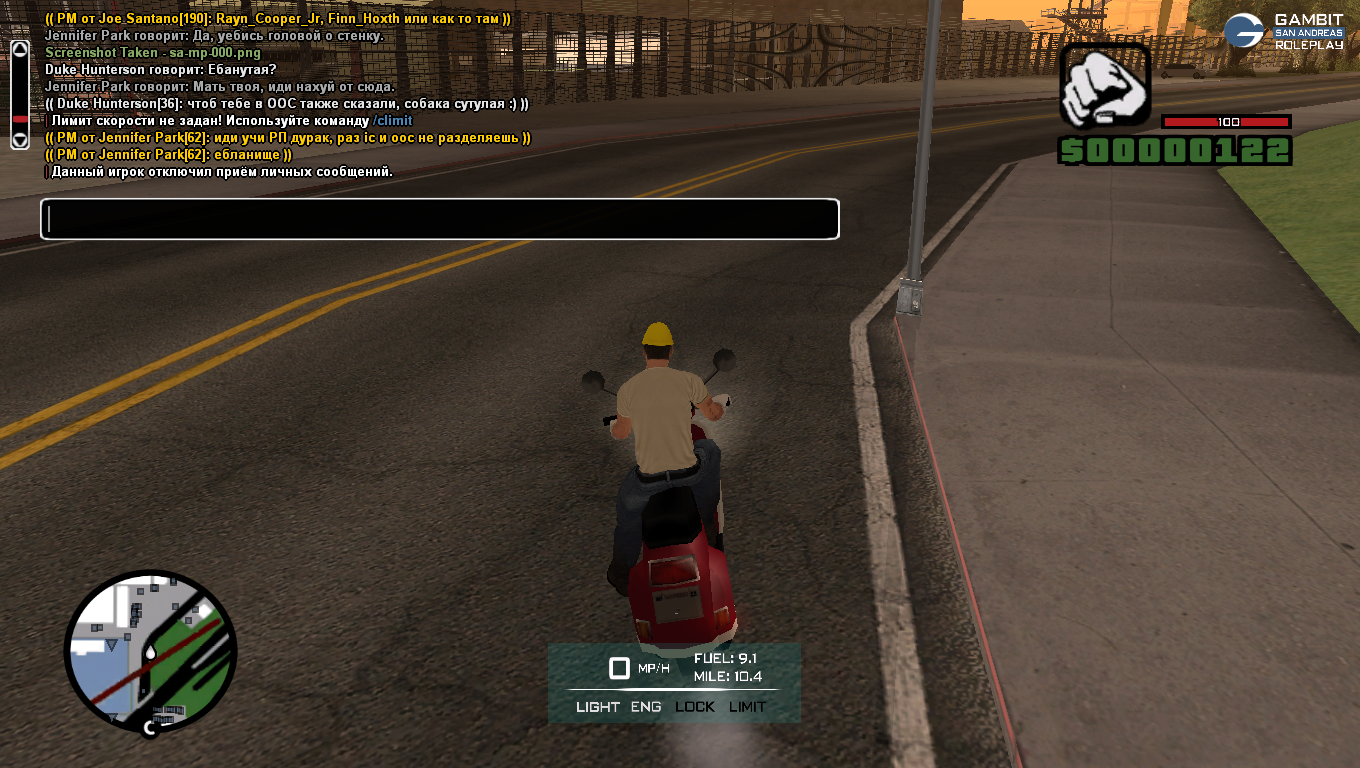Image resolution: width=1360 pixels, height=768 pixels.
Task: Click into the chat input box
Action: 440,219
